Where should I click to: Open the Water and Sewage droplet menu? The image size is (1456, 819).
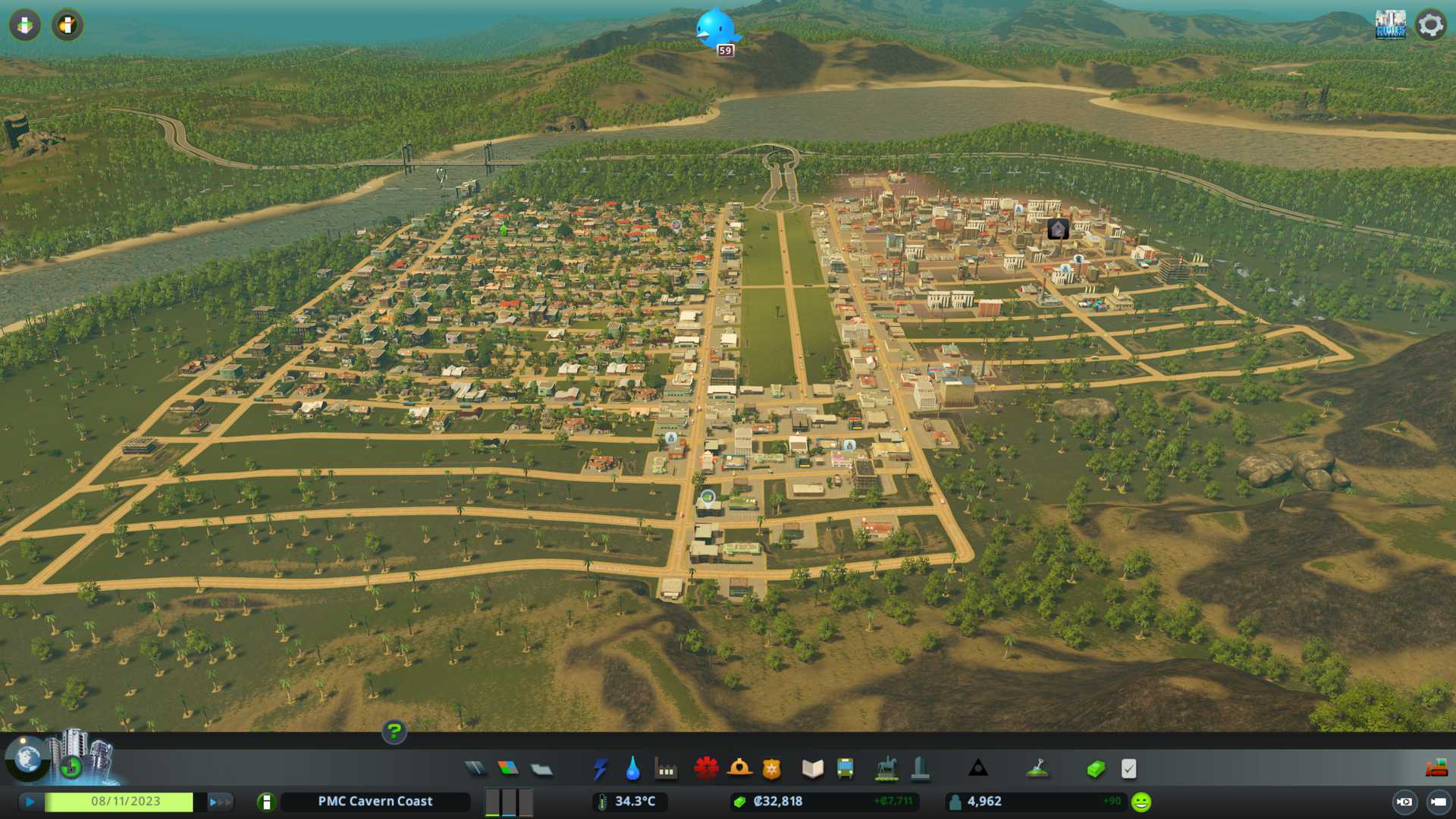coord(632,769)
